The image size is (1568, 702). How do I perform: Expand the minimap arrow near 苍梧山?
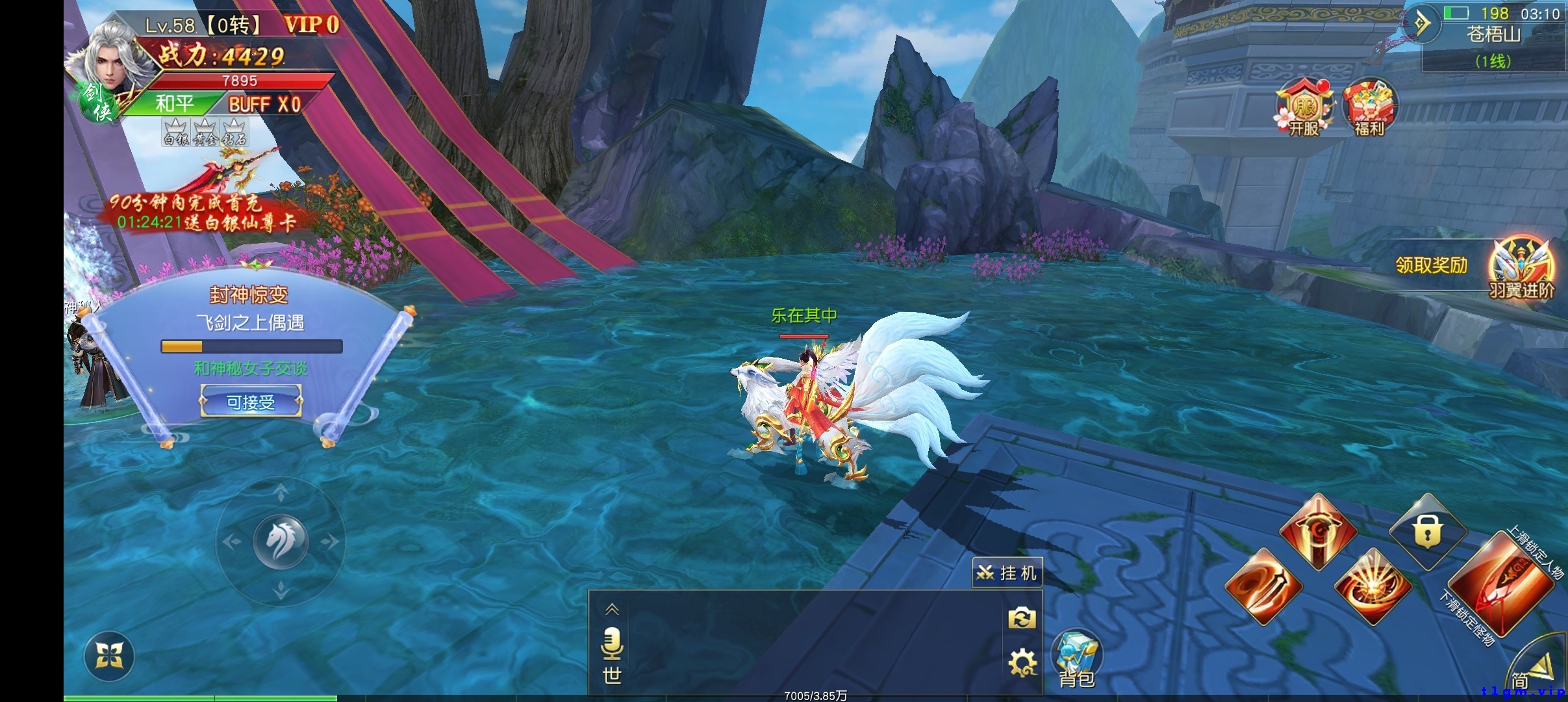coord(1423,25)
